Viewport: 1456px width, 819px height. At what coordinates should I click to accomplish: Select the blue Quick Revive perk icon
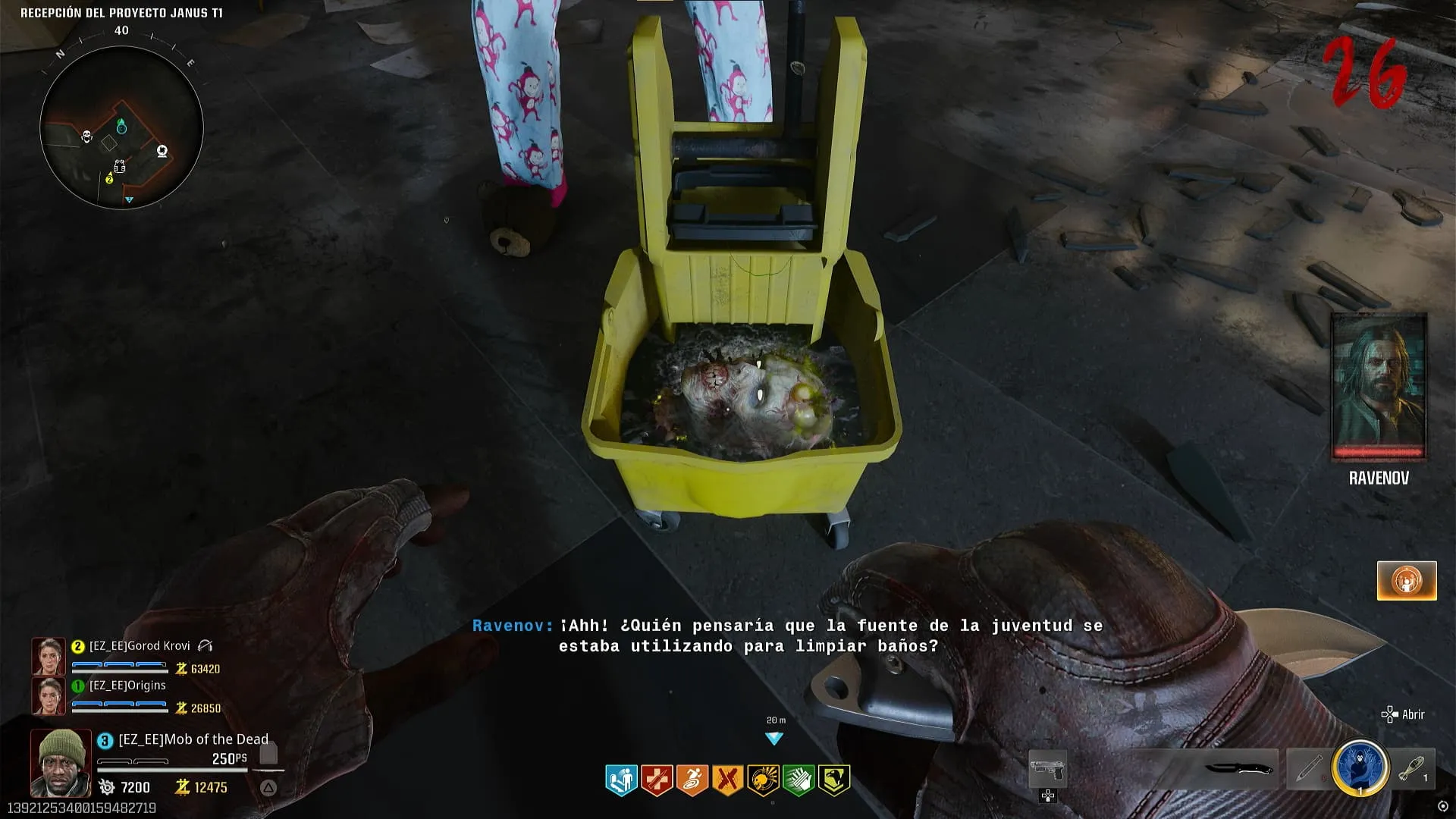[x=621, y=780]
